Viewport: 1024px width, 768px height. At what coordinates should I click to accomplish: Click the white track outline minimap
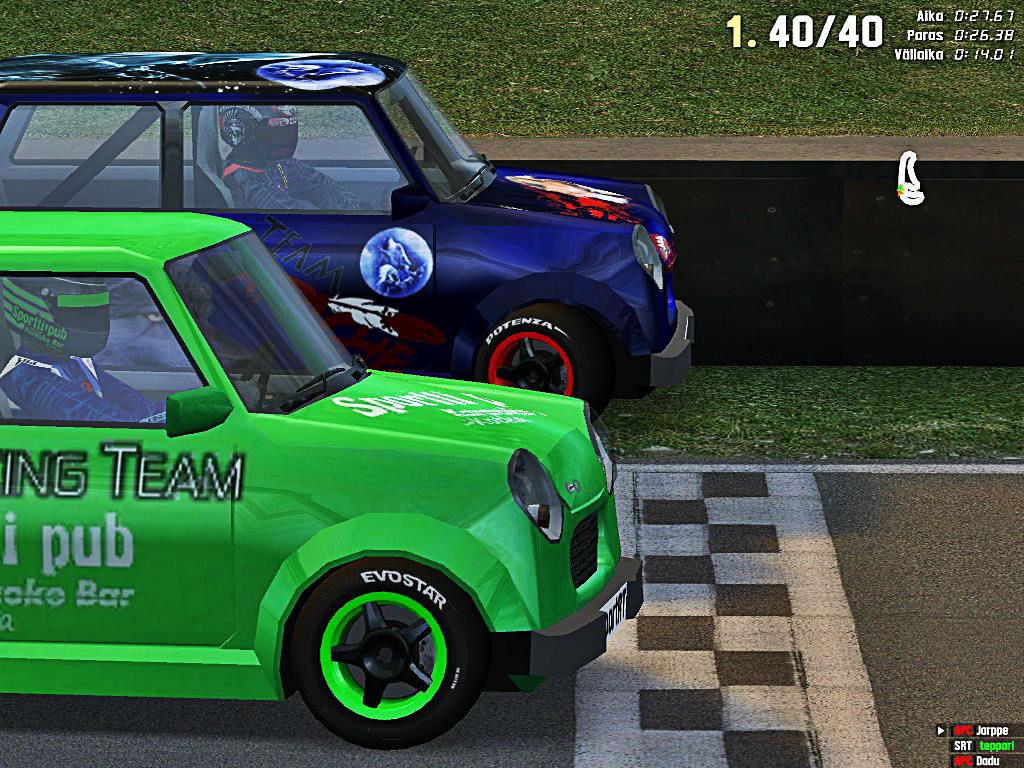coord(909,179)
